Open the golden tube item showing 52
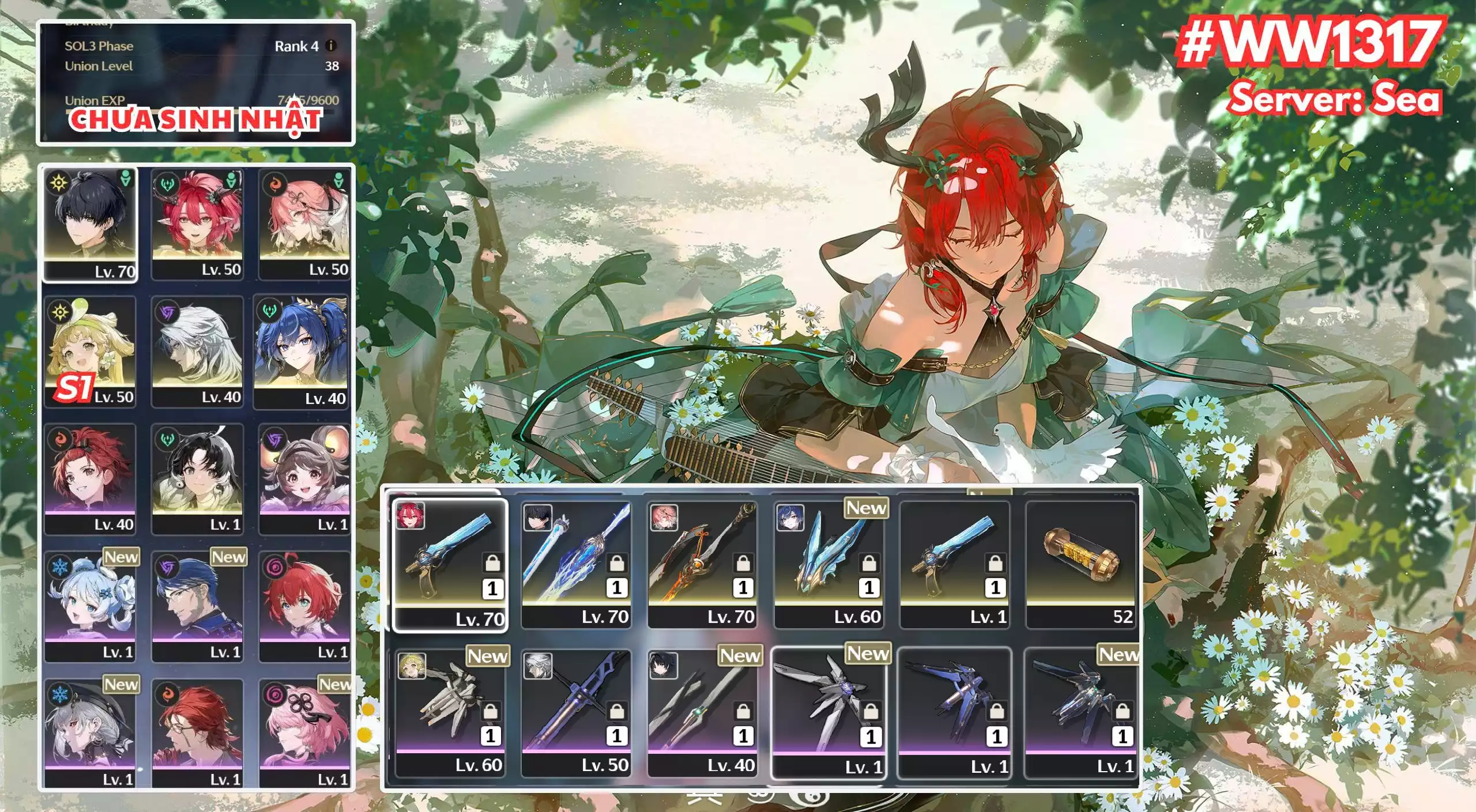The height and width of the screenshot is (812, 1476). click(x=1080, y=565)
